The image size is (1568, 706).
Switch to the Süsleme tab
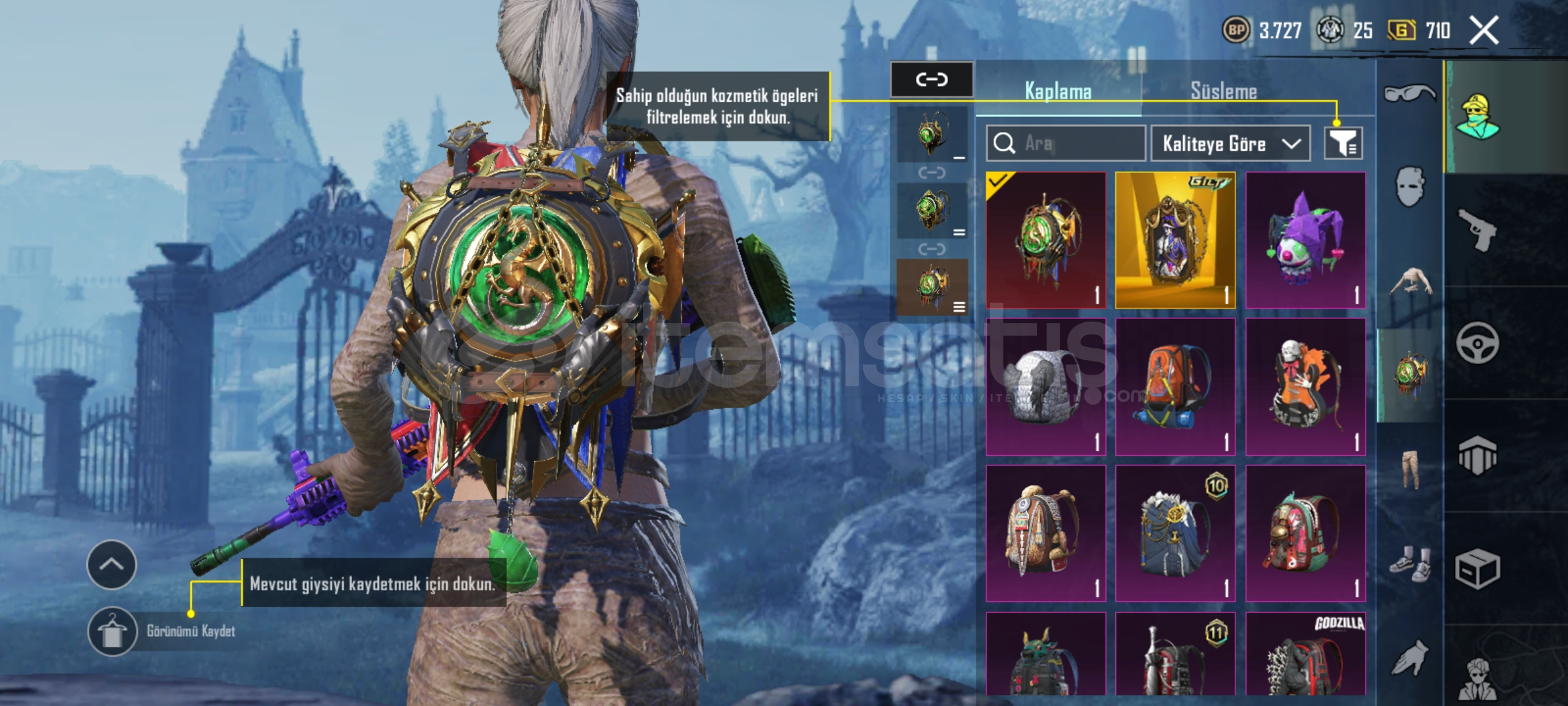[x=1223, y=92]
